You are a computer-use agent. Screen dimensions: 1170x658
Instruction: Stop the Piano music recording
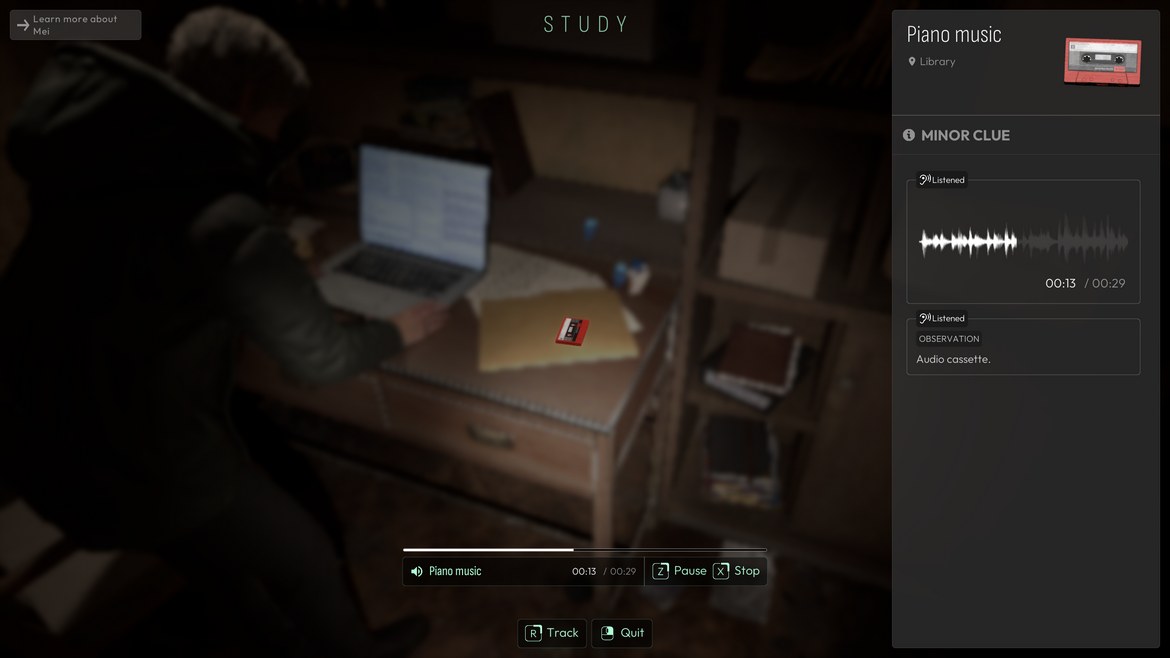click(737, 571)
